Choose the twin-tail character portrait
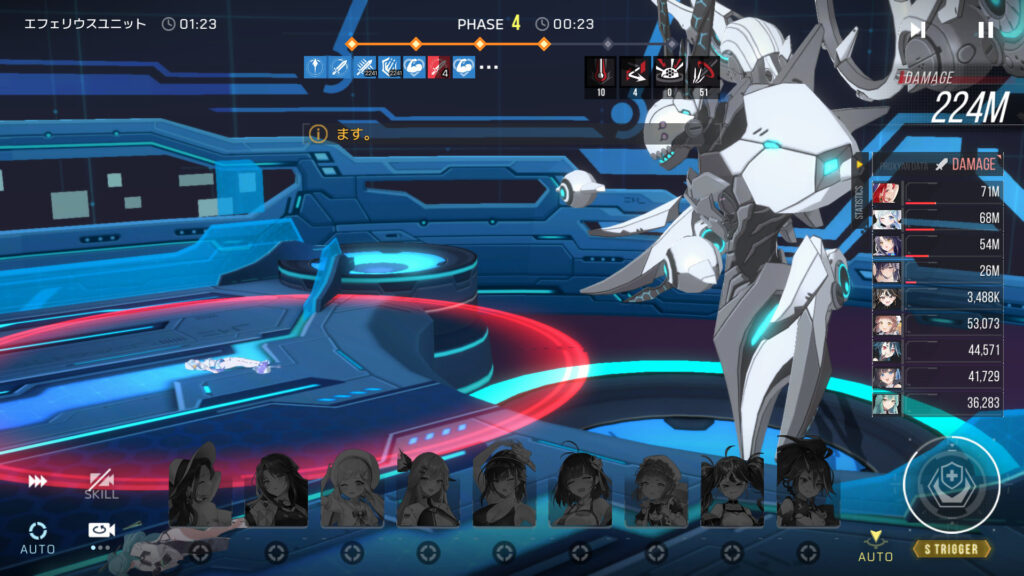1024x576 pixels. [731, 490]
